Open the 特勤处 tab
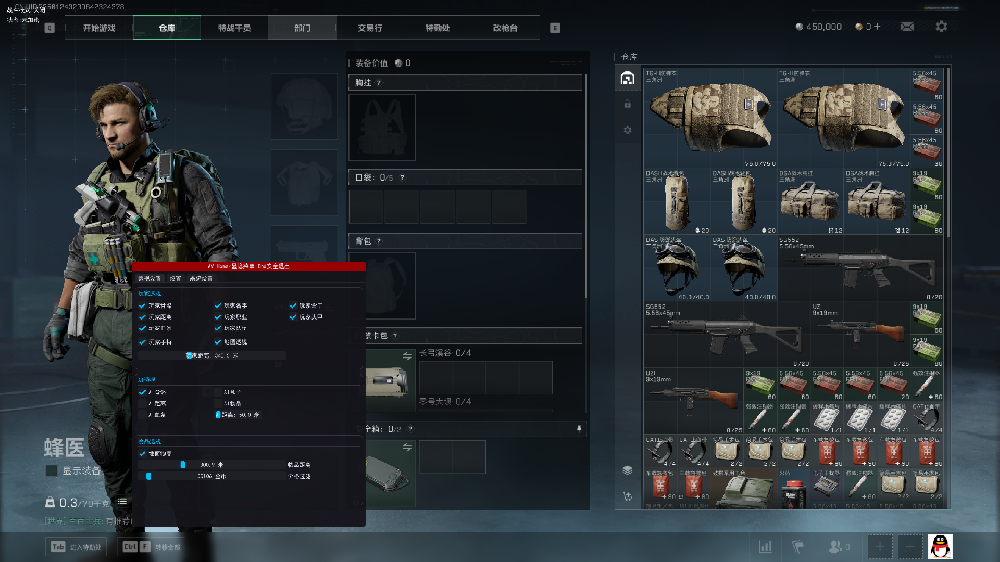 click(x=438, y=28)
